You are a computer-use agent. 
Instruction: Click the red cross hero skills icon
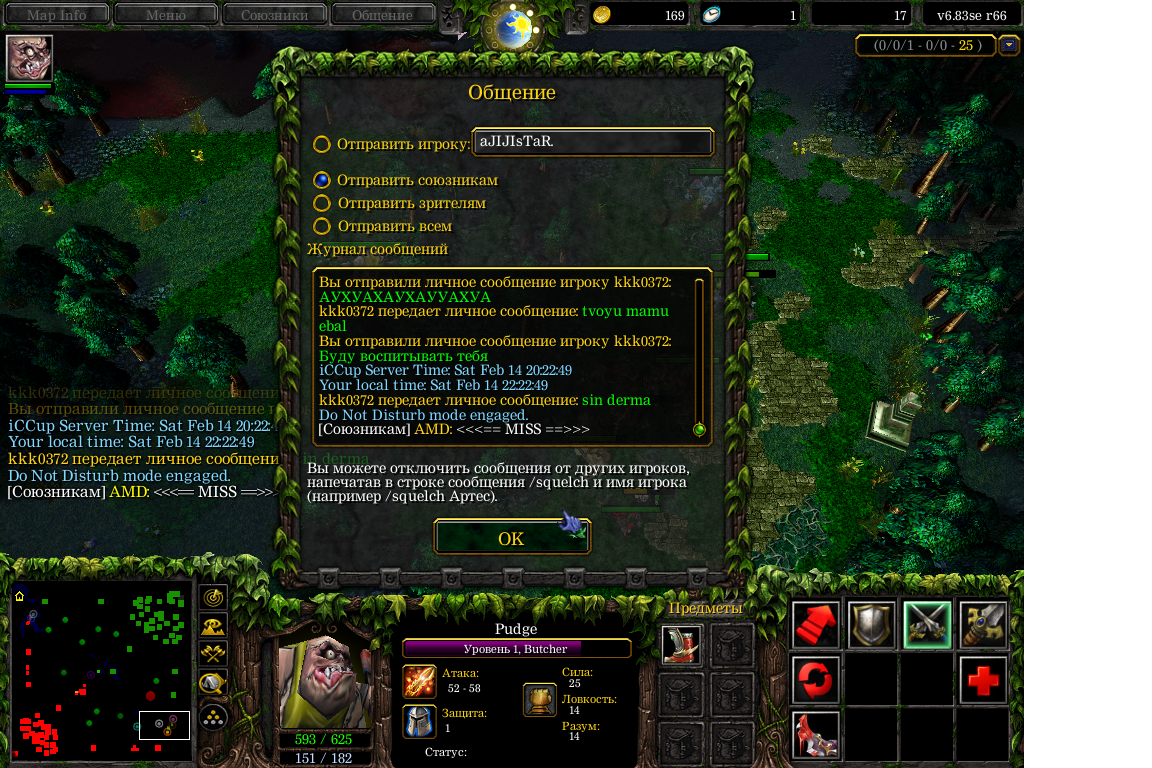(983, 680)
